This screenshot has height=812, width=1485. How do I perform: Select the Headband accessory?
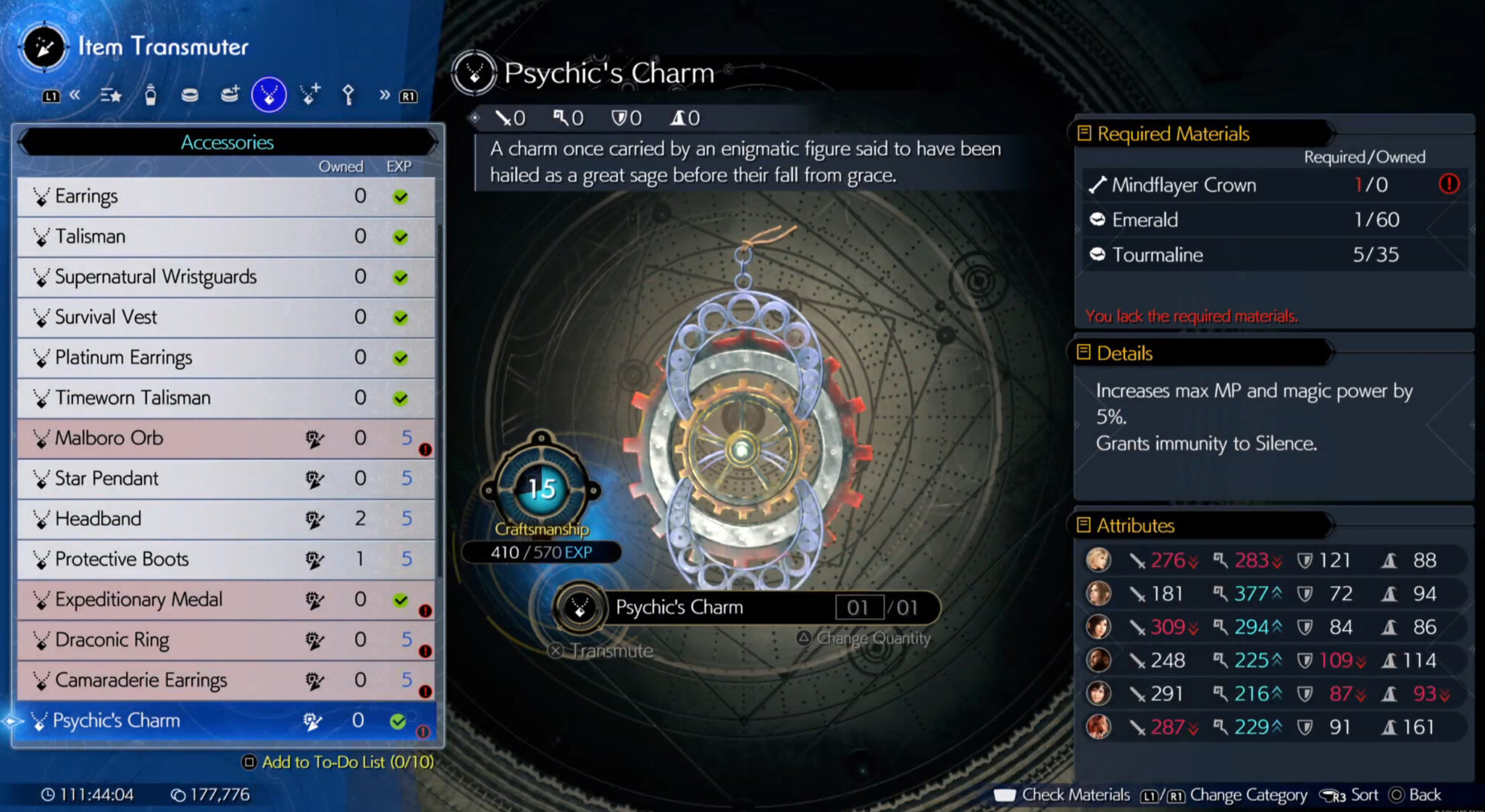click(226, 519)
